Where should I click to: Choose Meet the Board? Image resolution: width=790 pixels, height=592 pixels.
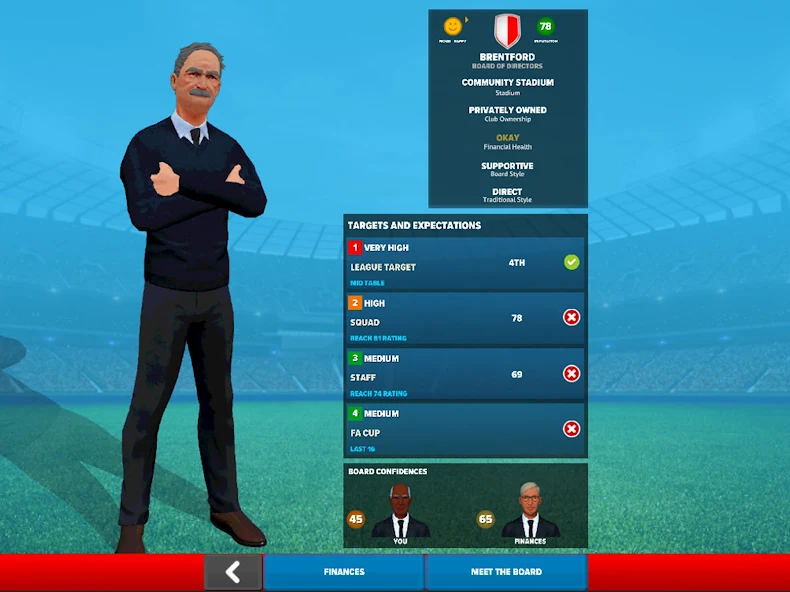[506, 572]
